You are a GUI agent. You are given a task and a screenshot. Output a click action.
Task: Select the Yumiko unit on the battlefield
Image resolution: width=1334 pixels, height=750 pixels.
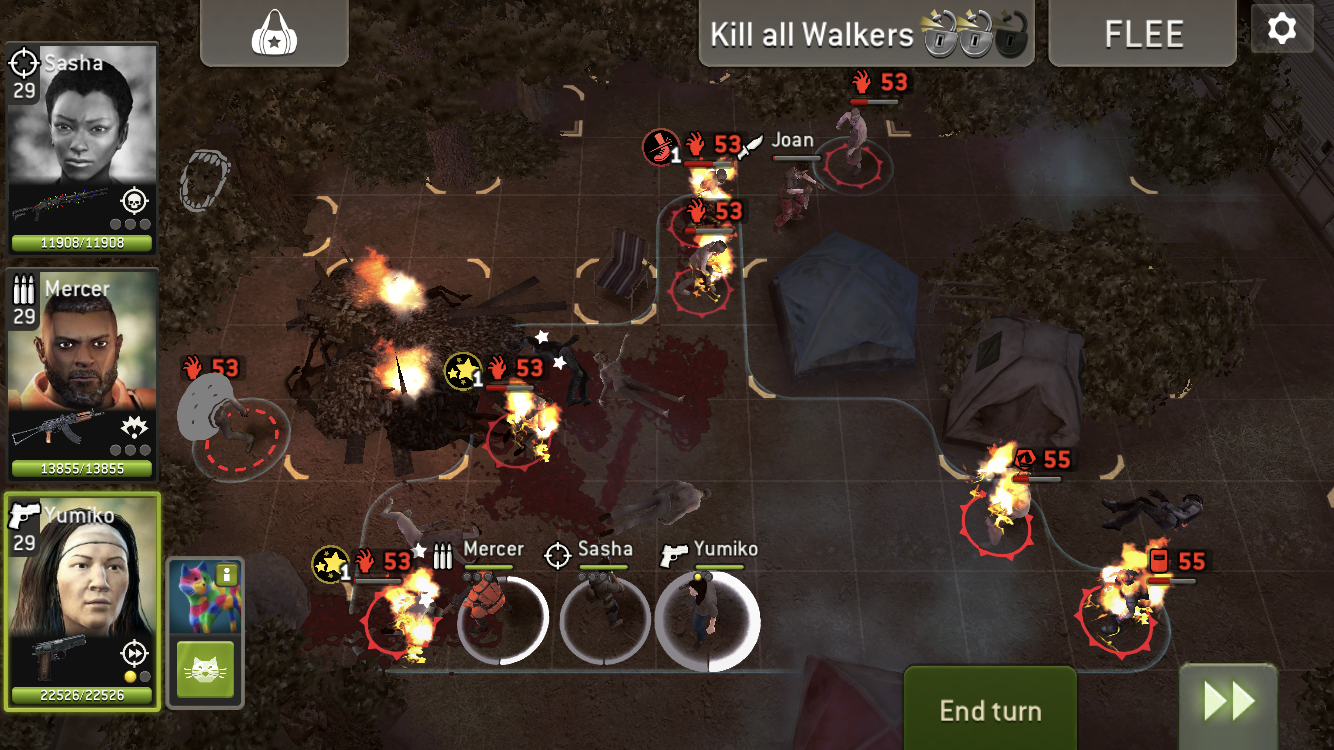pyautogui.click(x=707, y=618)
